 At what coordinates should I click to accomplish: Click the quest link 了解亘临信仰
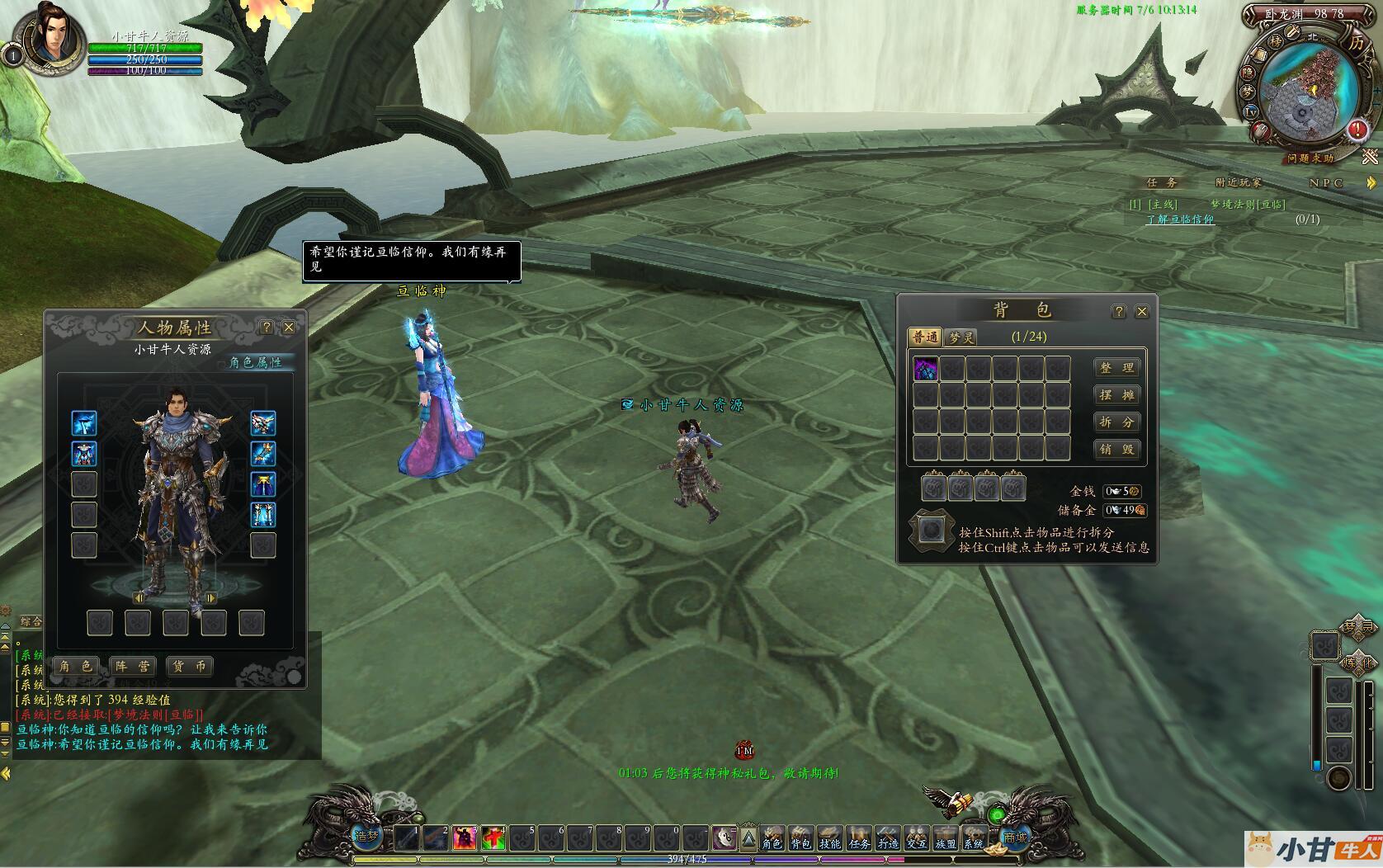click(x=1179, y=219)
